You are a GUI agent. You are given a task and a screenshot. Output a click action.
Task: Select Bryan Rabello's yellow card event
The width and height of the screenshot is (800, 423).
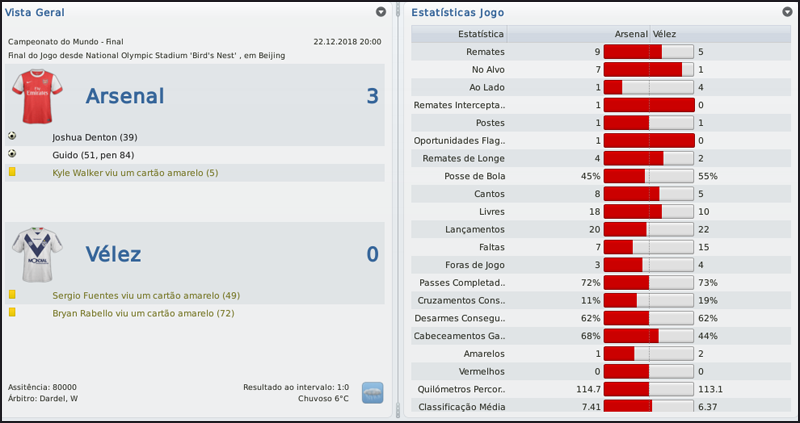(x=143, y=313)
